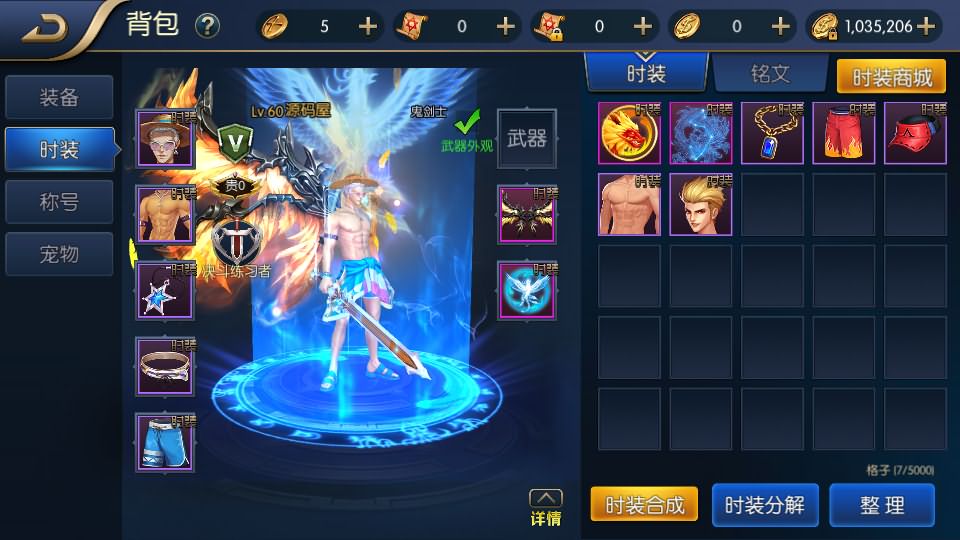Click the 时装合成 fashion combine button
This screenshot has width=960, height=540.
pyautogui.click(x=644, y=505)
